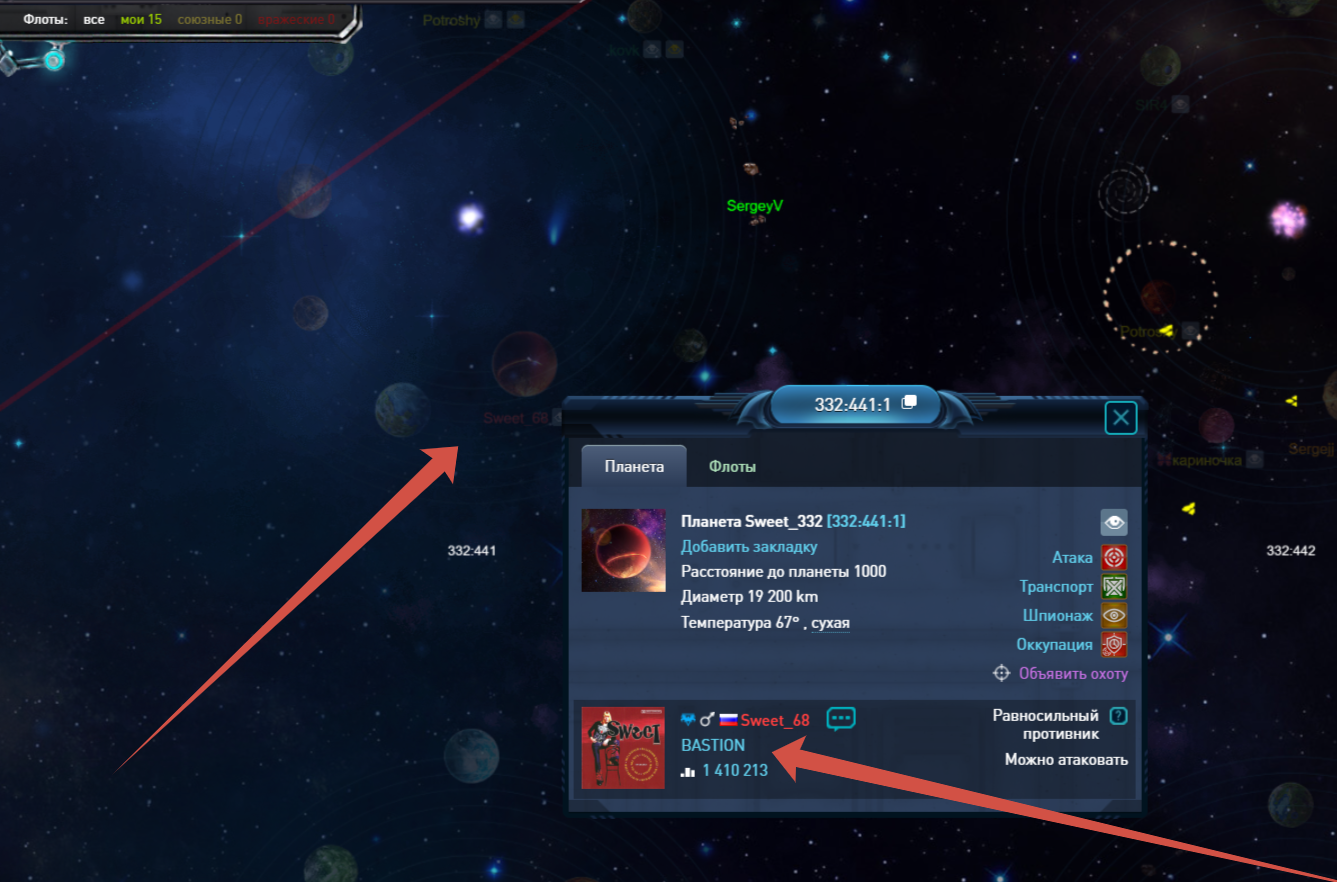
Task: Show help for Равносильный противник
Action: 1119,716
